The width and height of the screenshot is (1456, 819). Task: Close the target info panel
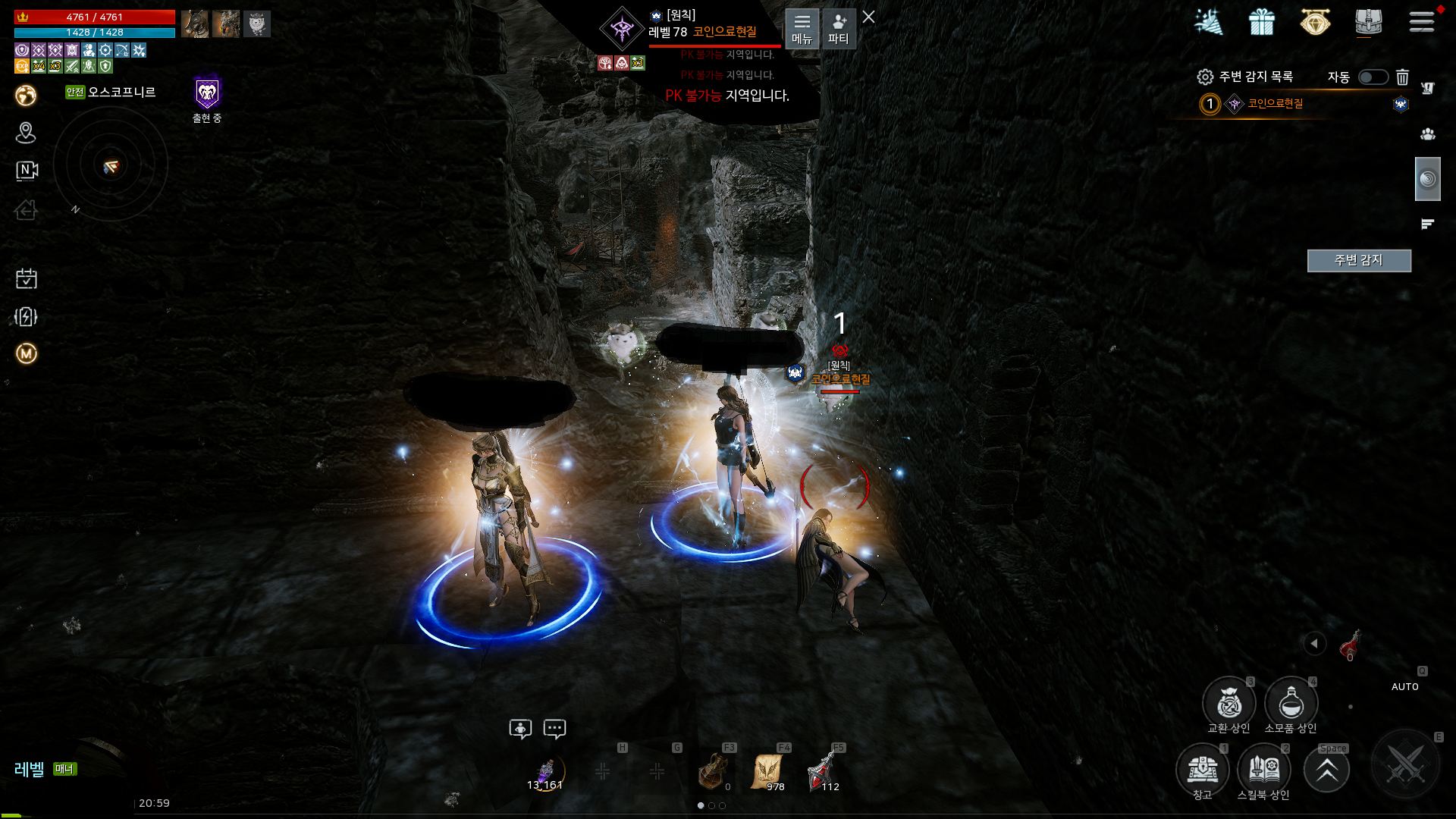[x=869, y=17]
